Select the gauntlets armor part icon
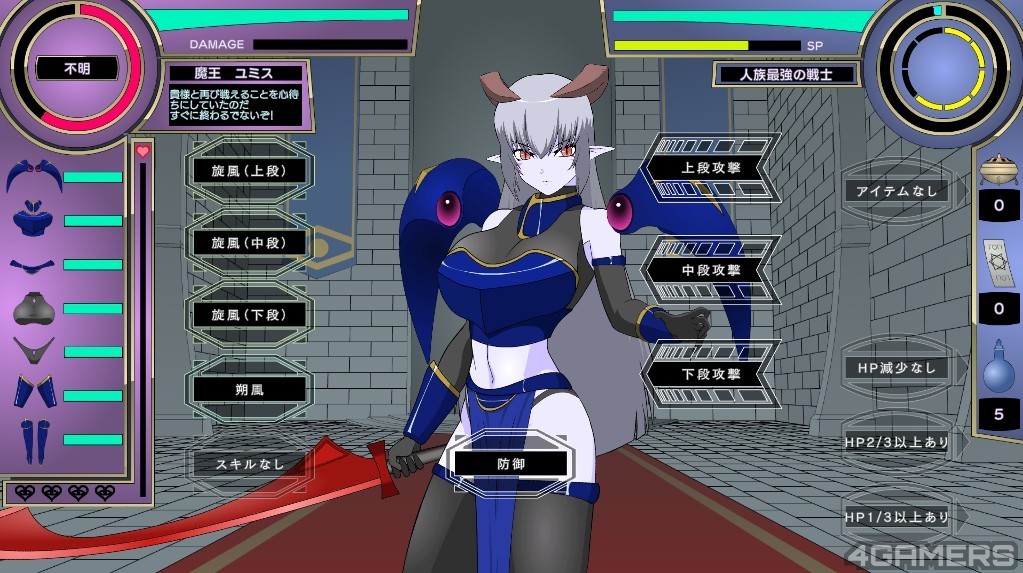 [33, 392]
